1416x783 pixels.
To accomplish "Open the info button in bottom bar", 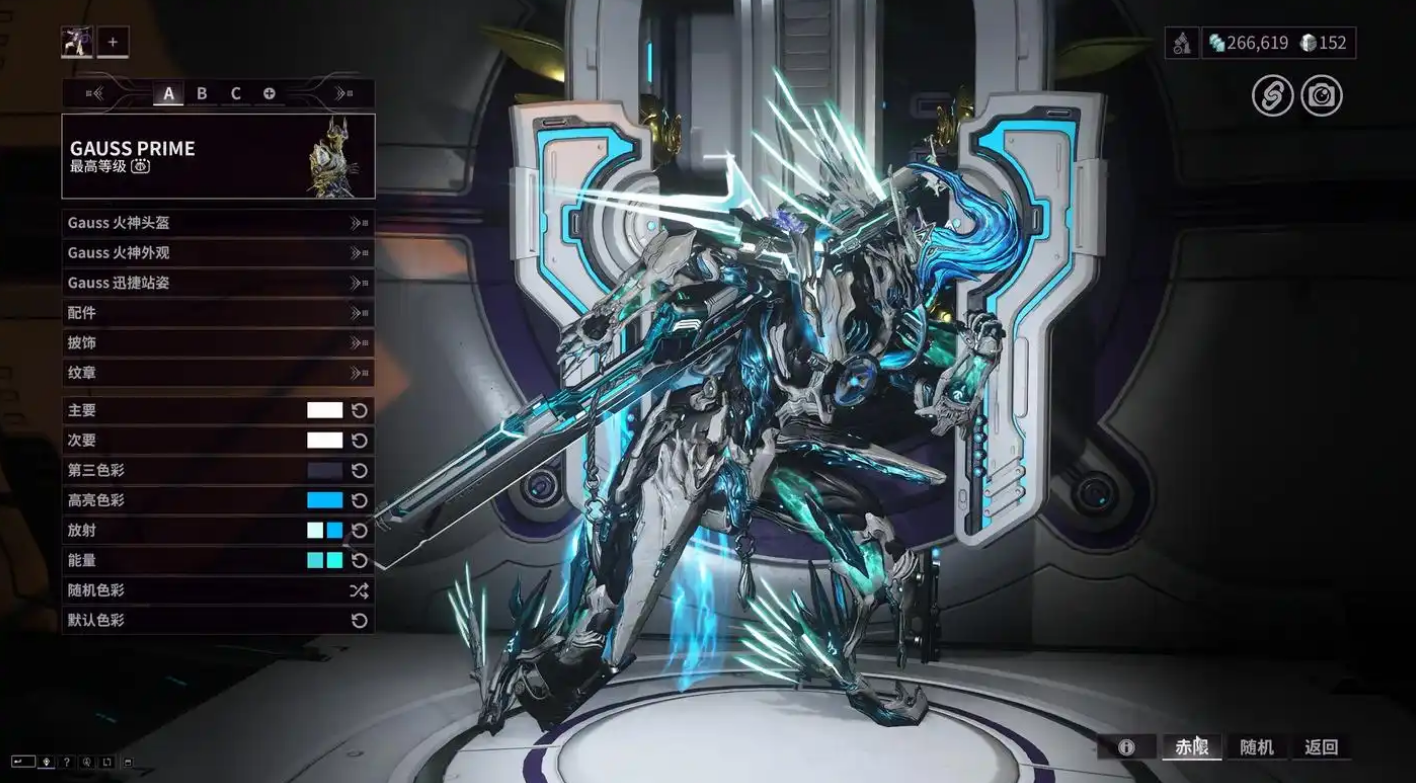I will tap(1126, 747).
